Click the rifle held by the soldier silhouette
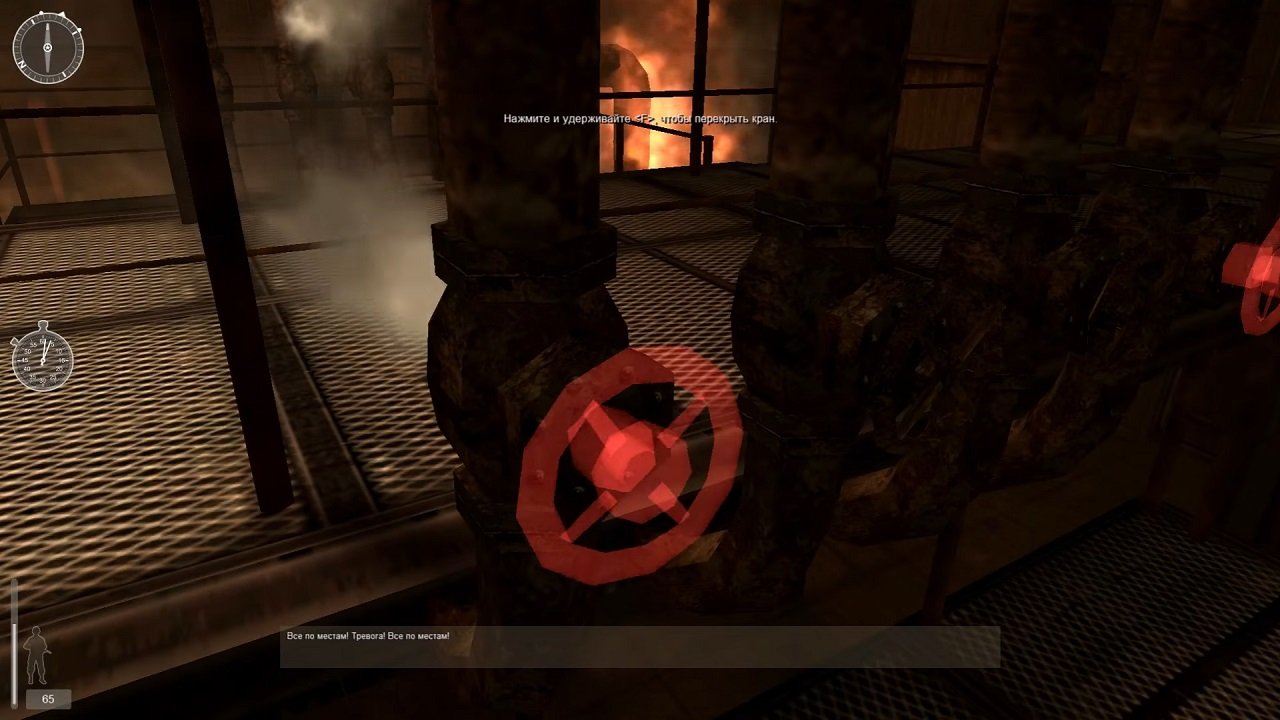Viewport: 1280px width, 720px height. [x=48, y=652]
